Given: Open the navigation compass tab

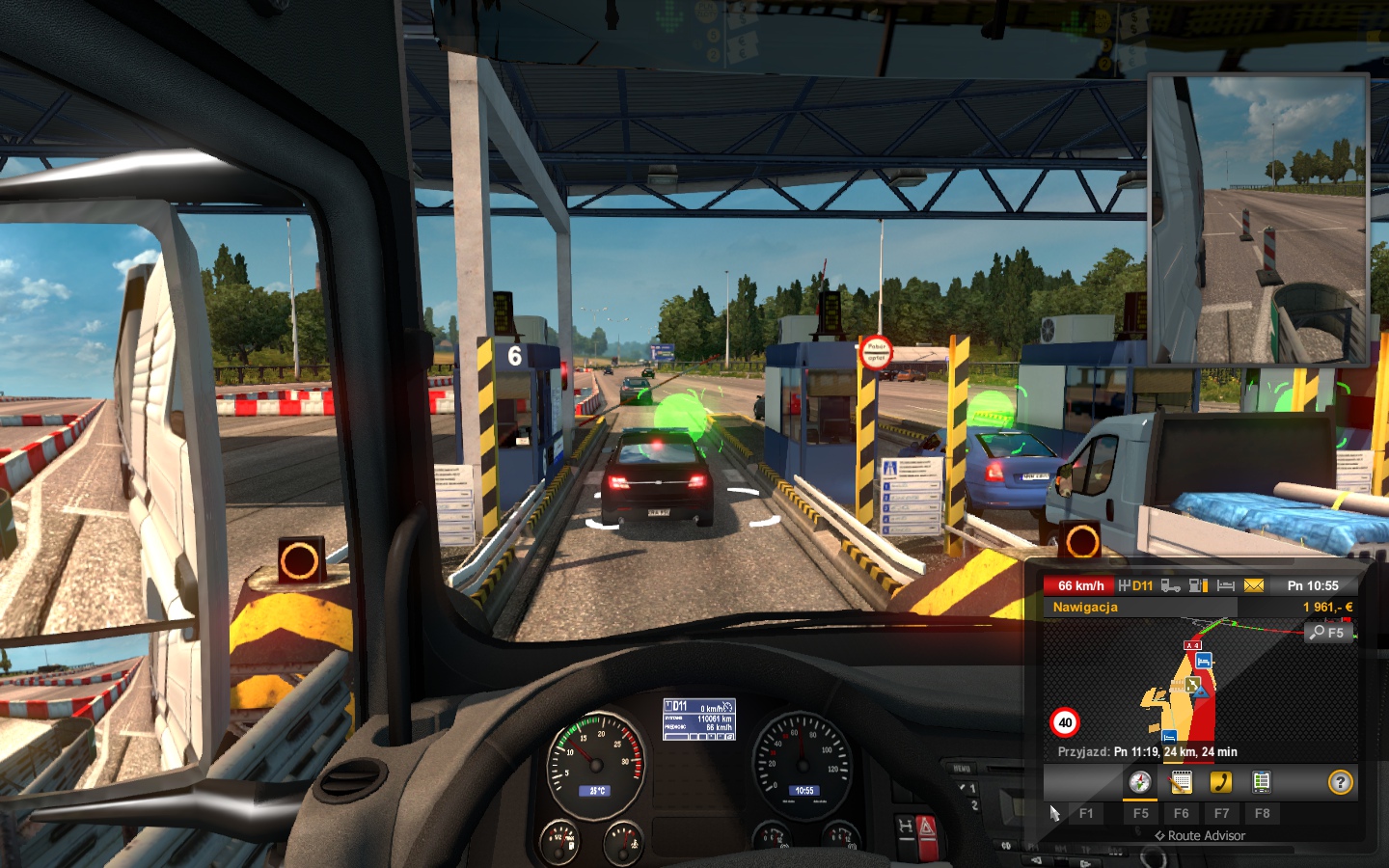Looking at the screenshot, I should tap(1140, 782).
